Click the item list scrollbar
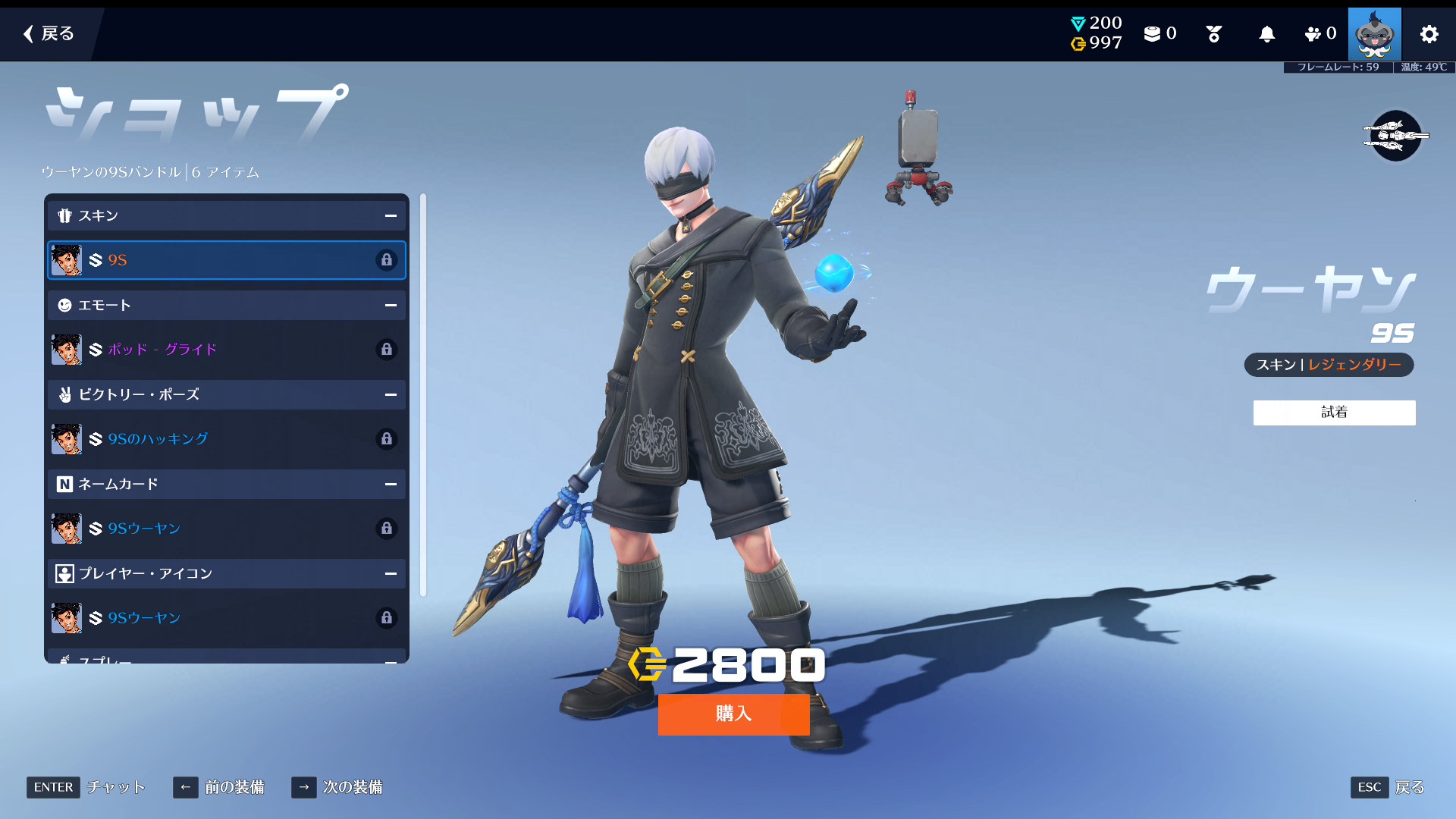 [423, 394]
